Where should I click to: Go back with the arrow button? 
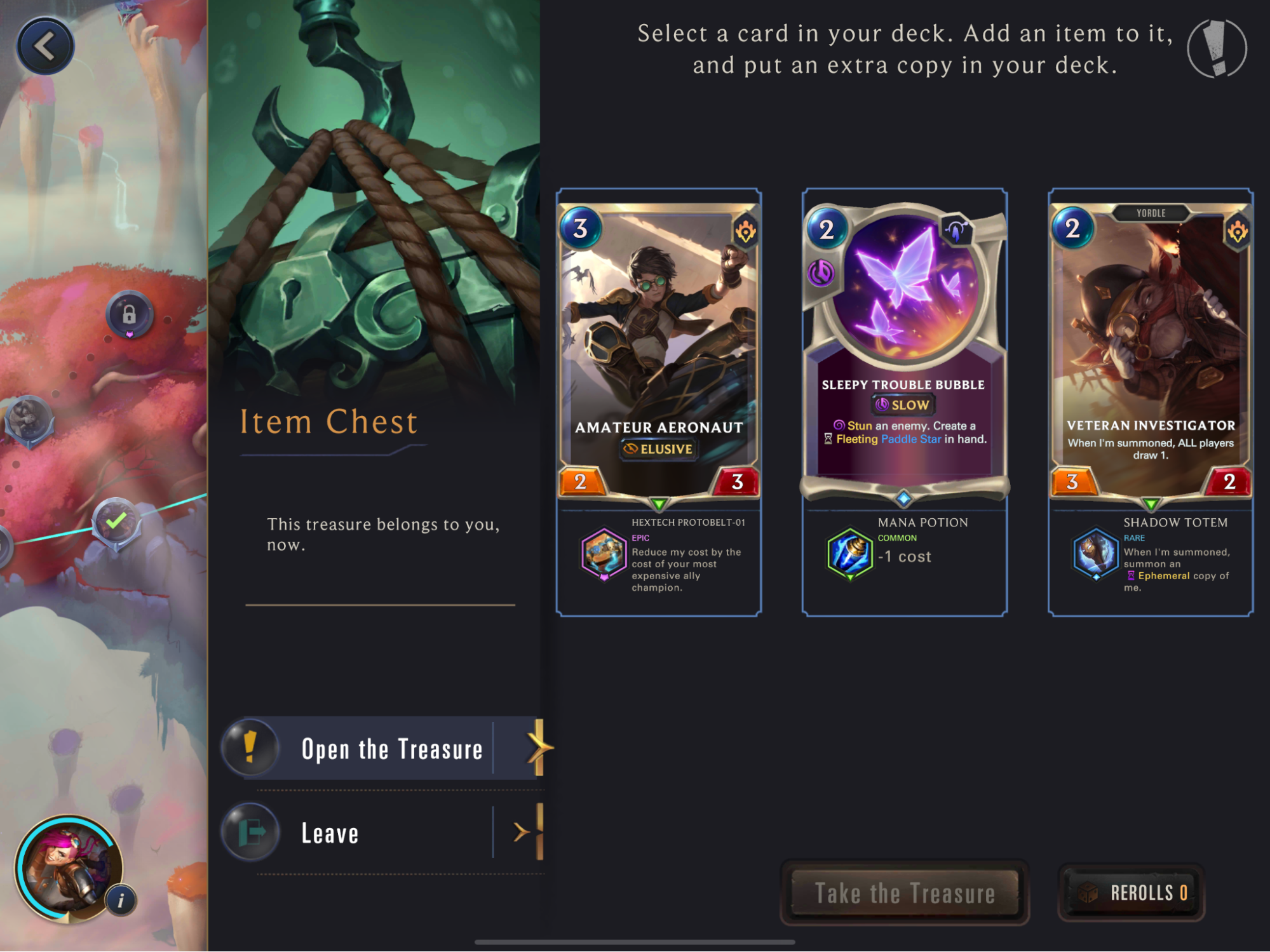coord(45,46)
